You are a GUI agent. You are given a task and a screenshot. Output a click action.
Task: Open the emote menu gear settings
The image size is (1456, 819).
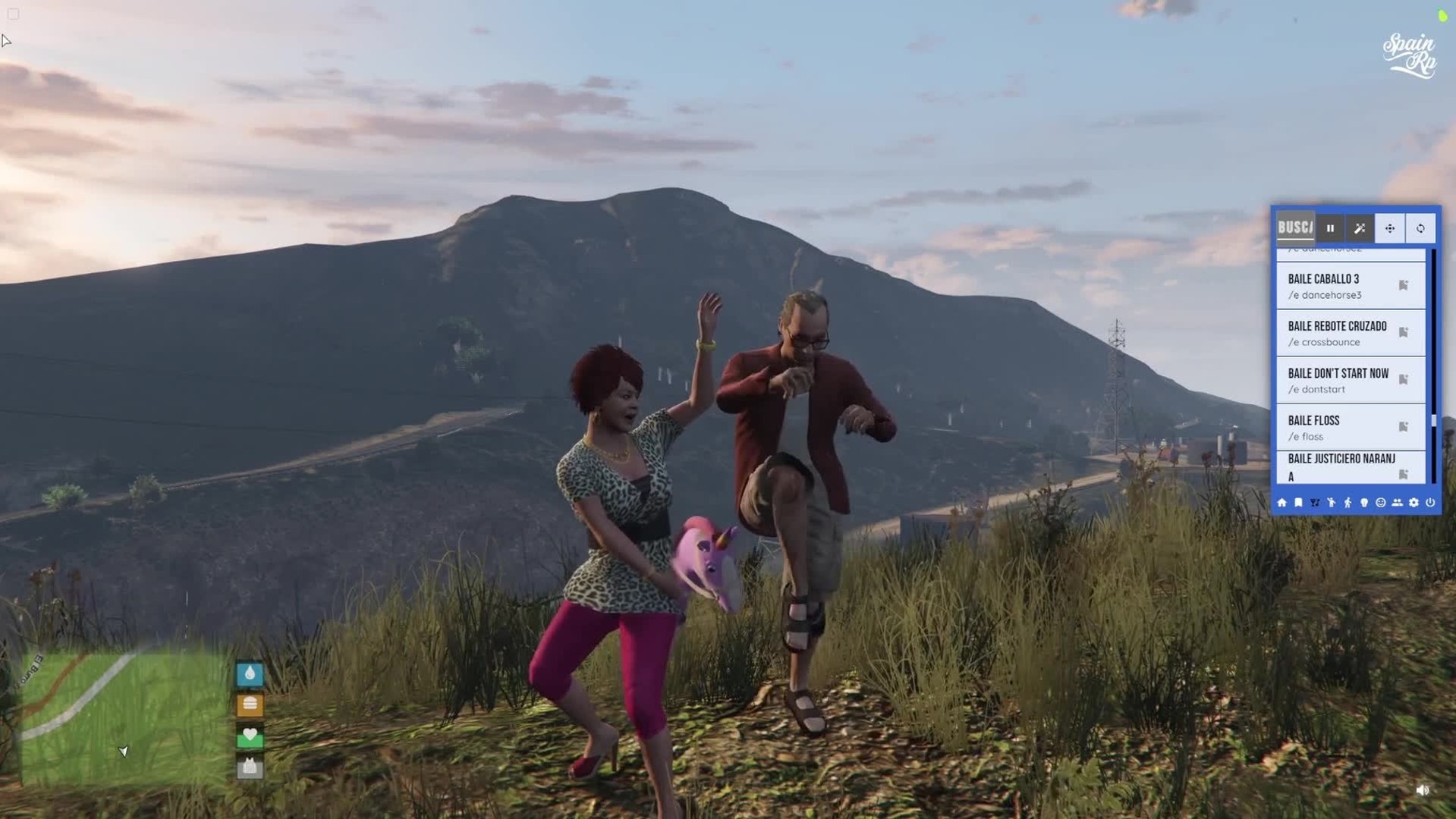[1414, 503]
